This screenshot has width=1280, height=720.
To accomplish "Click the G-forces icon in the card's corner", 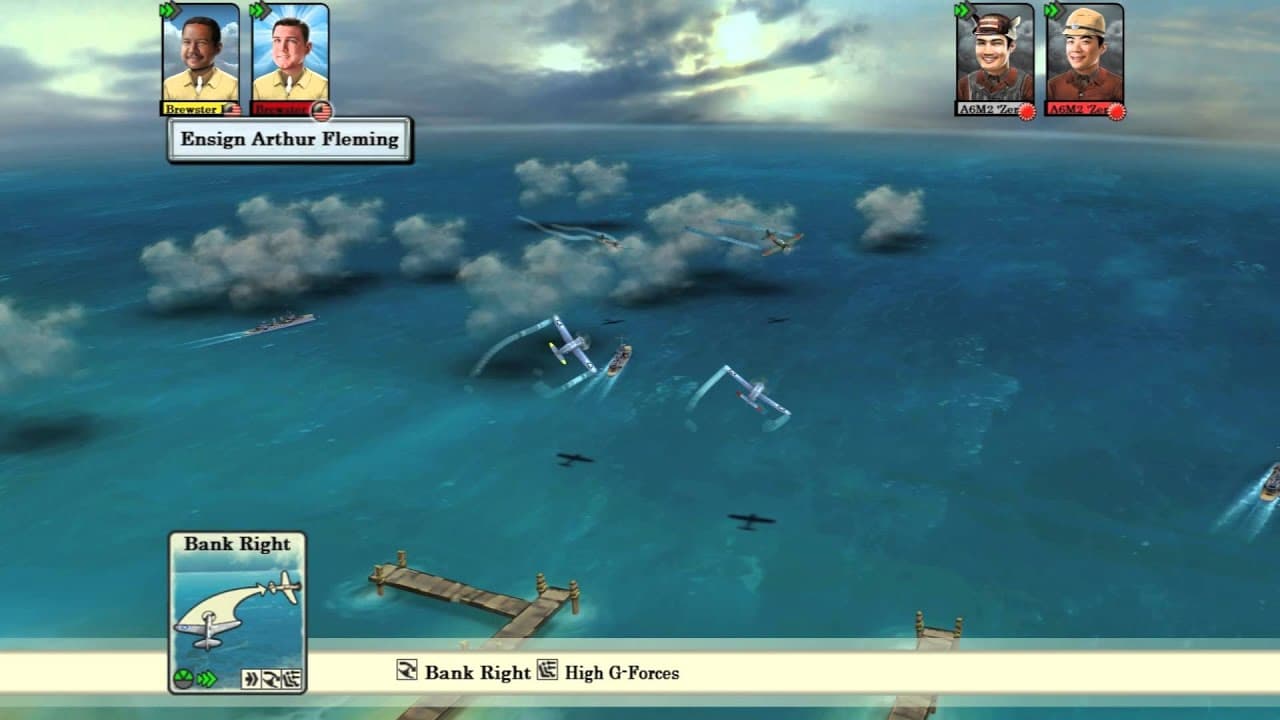I will pyautogui.click(x=291, y=676).
